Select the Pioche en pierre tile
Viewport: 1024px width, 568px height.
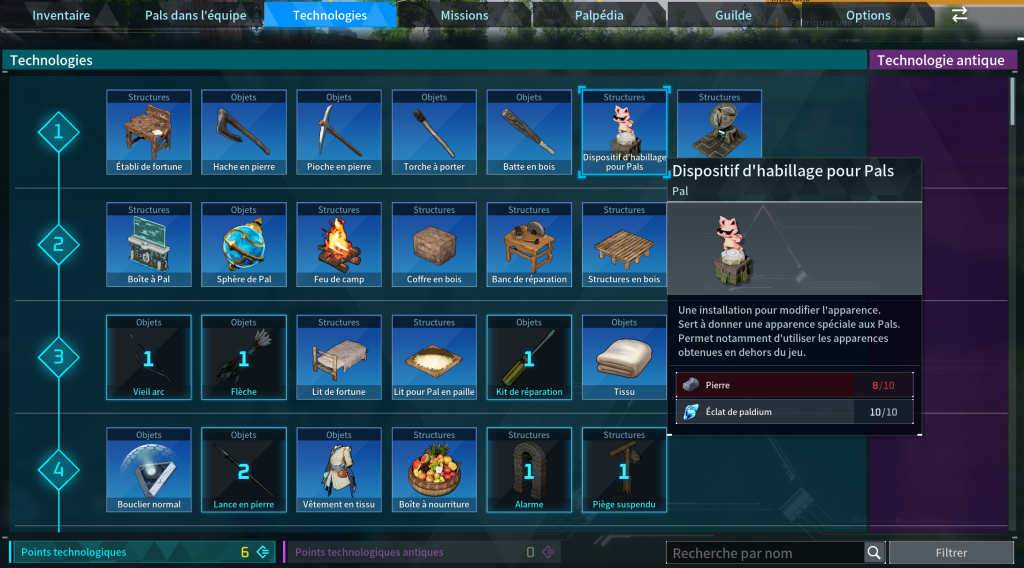pos(339,132)
